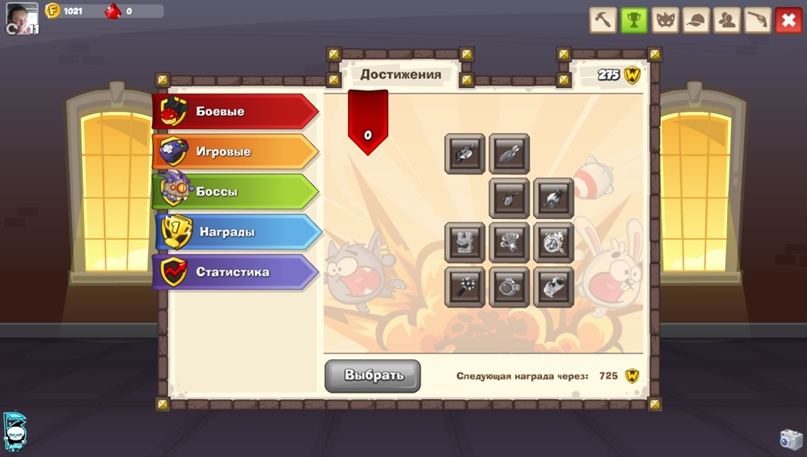Select the green trophy toolbar button

(x=634, y=19)
